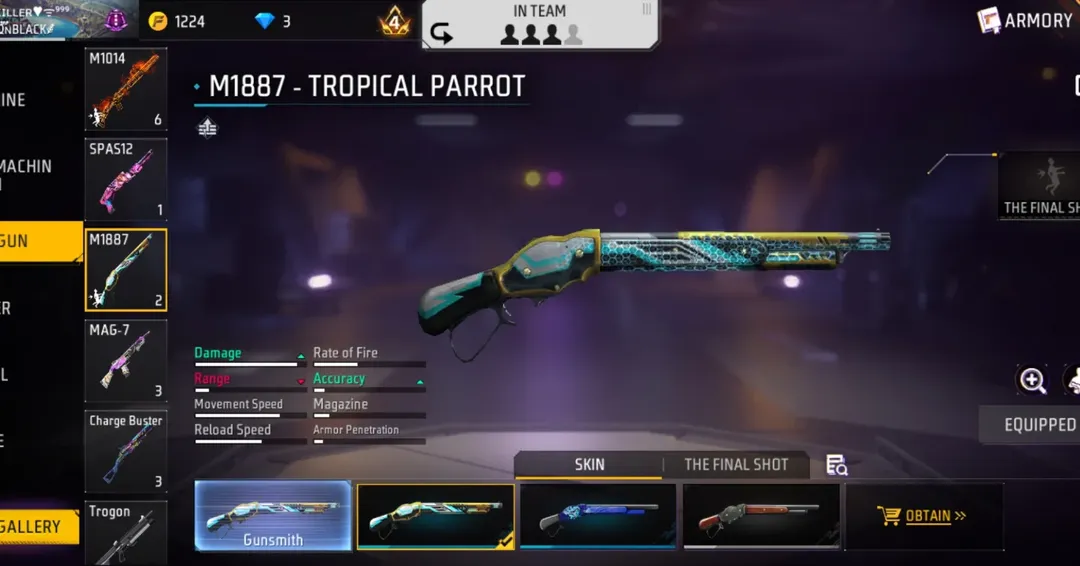Select the M1014 shotgun in the list

pos(125,89)
